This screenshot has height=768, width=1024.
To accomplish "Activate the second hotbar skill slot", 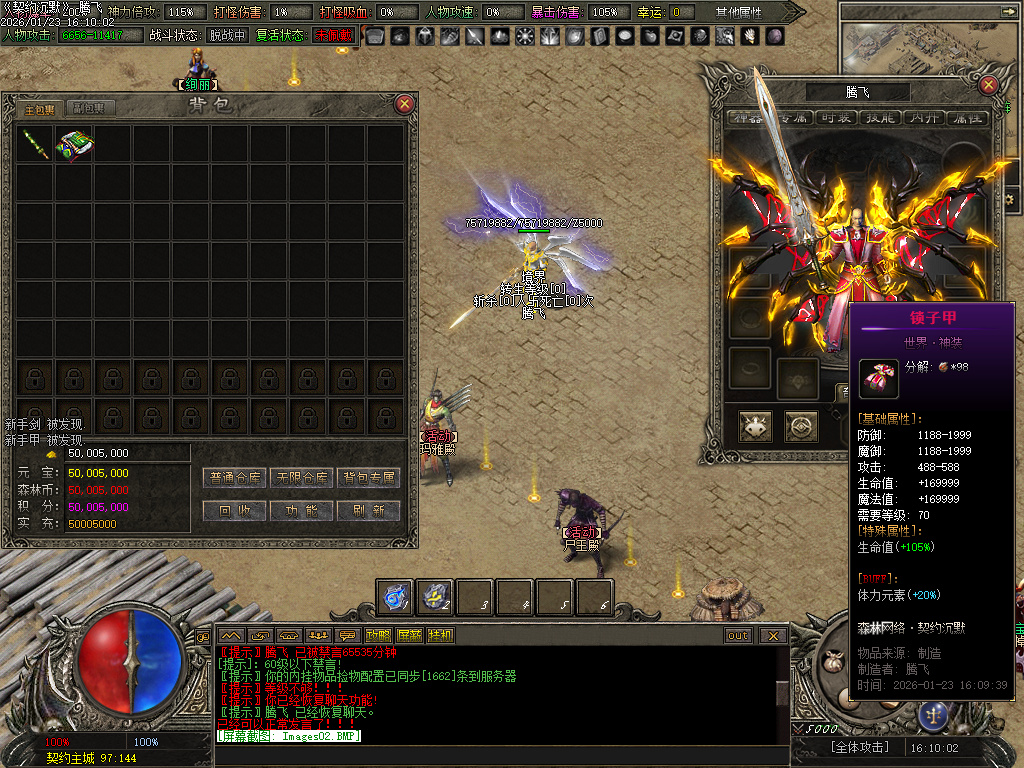I will pyautogui.click(x=436, y=597).
